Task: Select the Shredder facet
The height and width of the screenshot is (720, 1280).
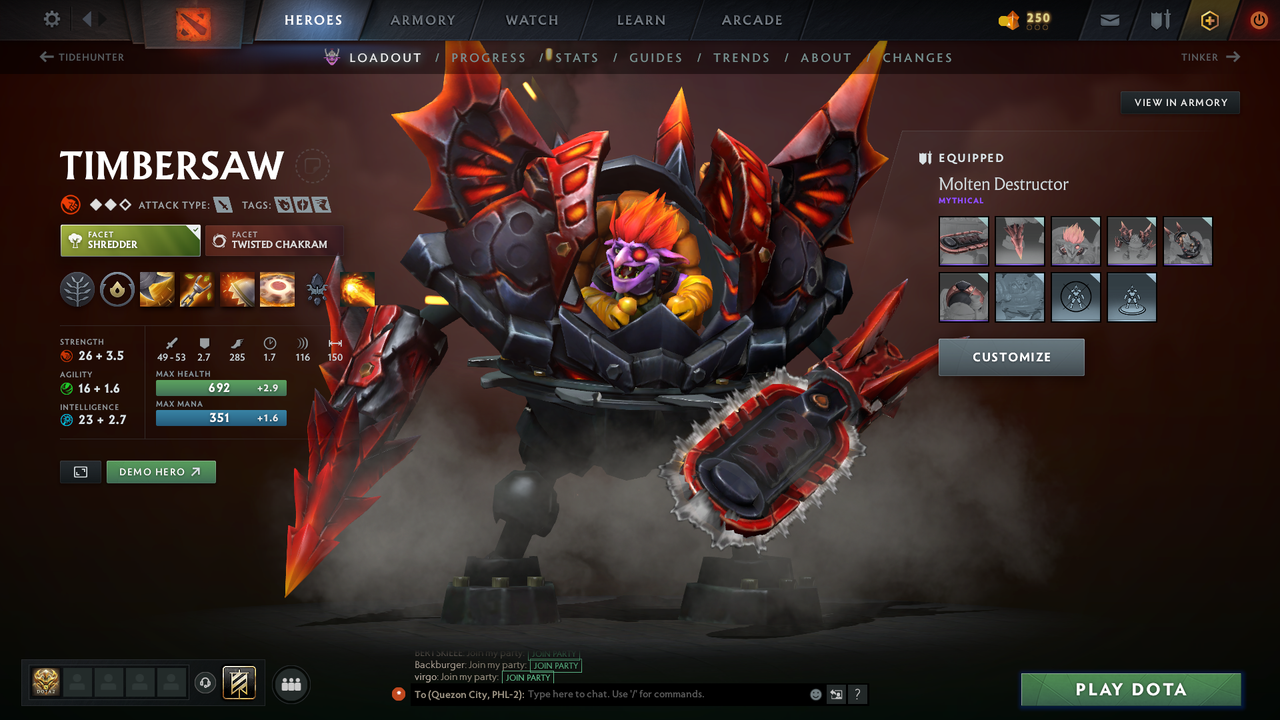Action: [x=130, y=240]
